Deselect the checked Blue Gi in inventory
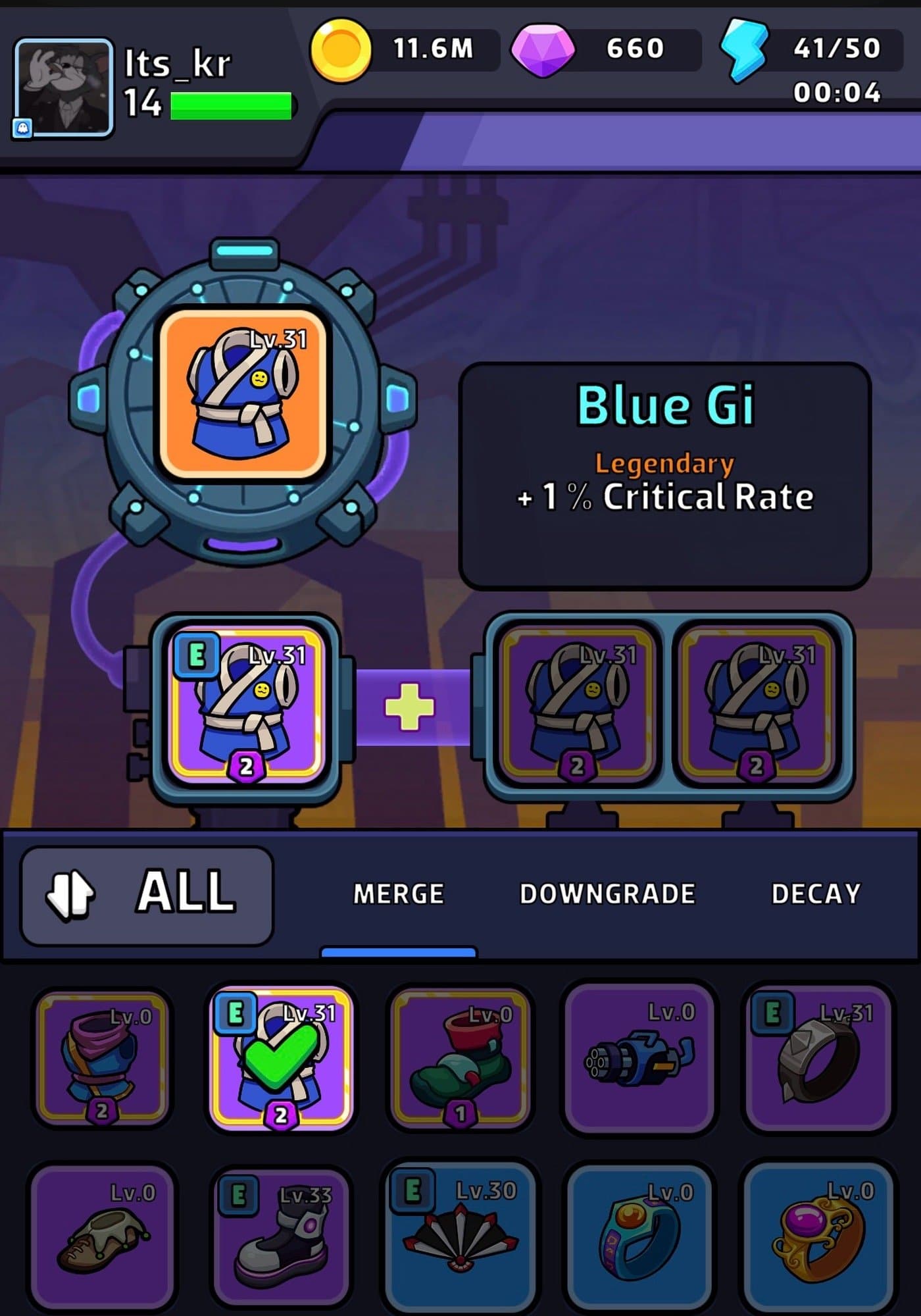 click(x=281, y=1057)
